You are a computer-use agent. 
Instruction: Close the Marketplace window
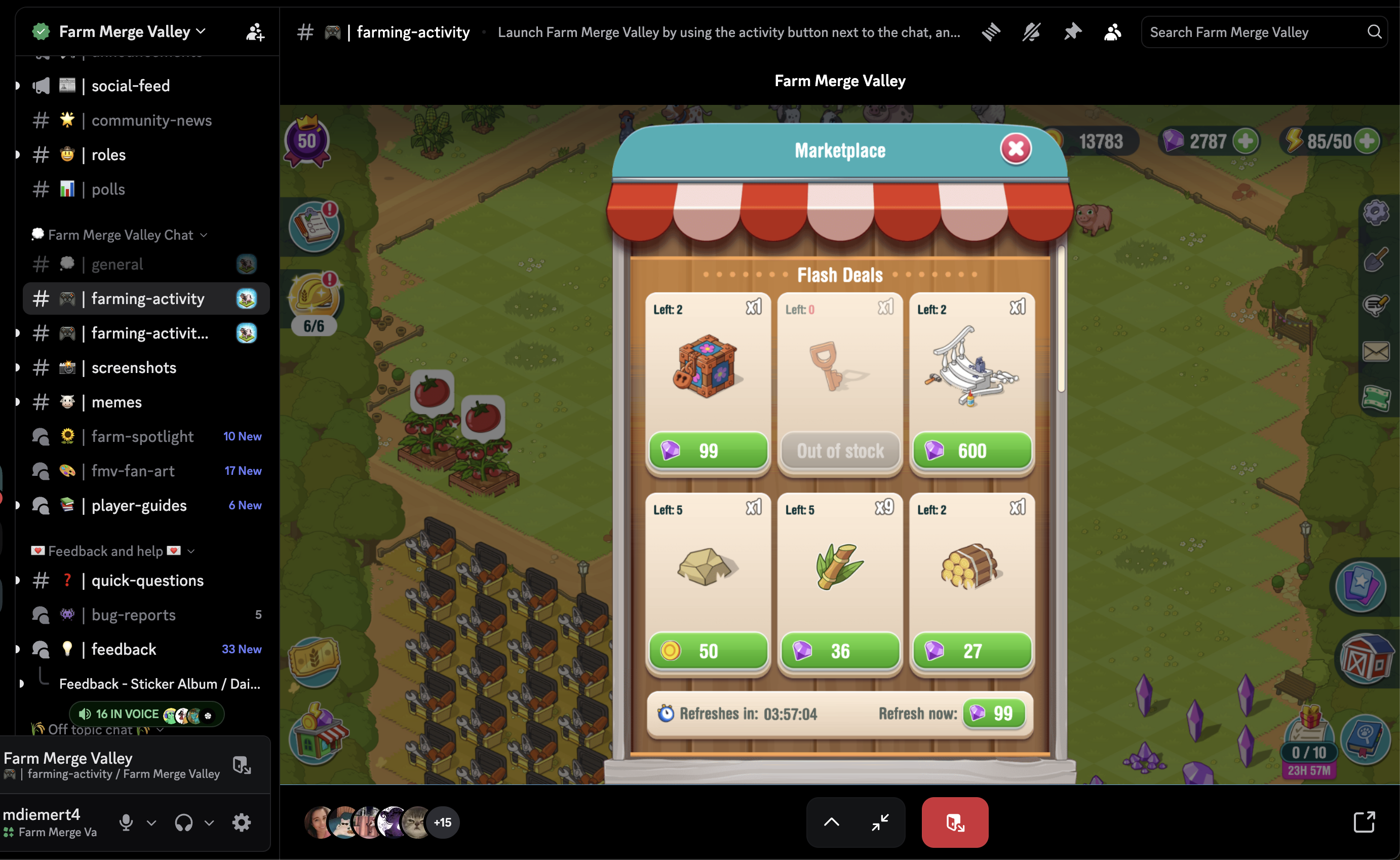click(1015, 149)
